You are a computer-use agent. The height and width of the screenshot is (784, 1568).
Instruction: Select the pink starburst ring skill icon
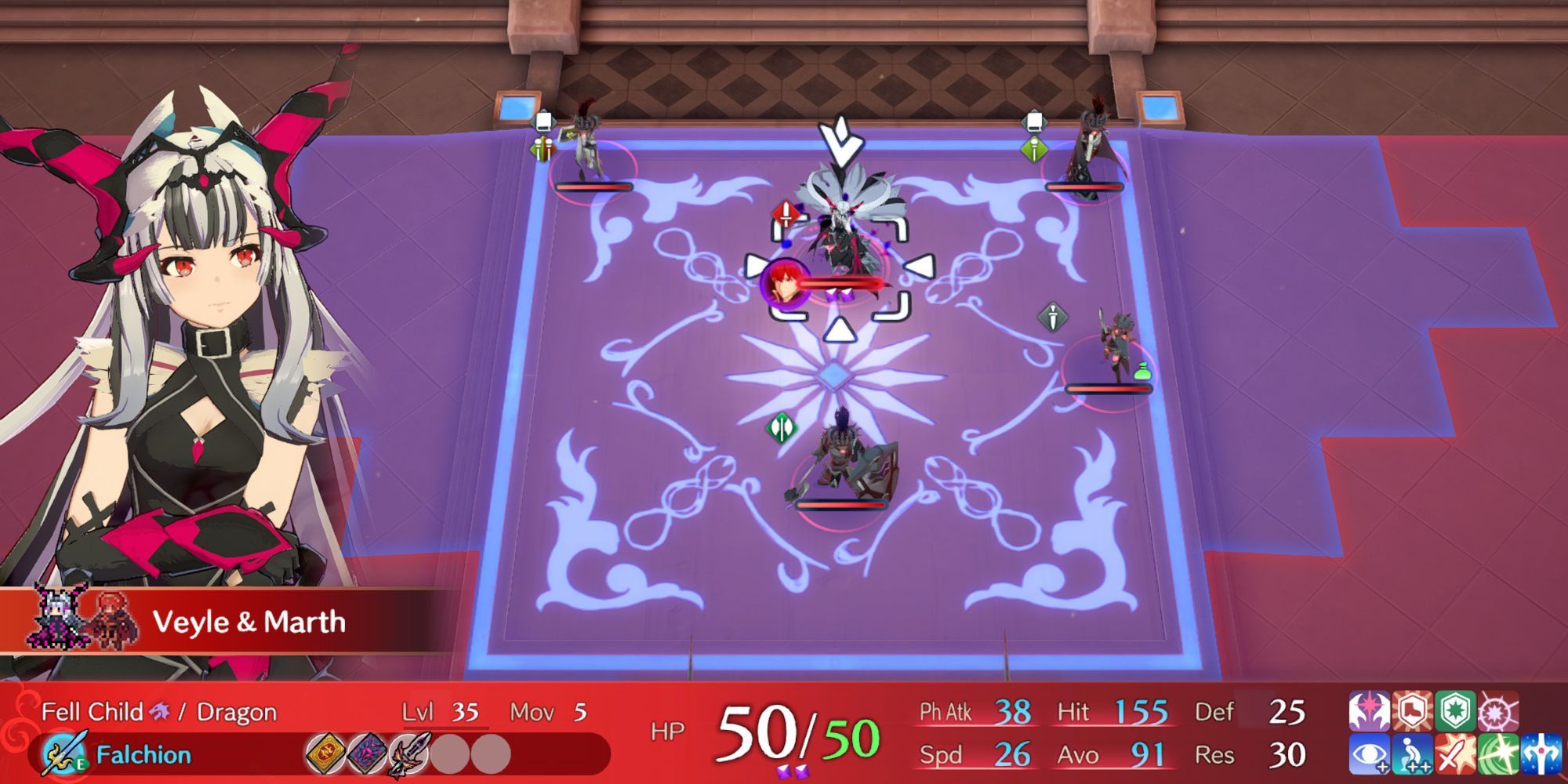(1498, 711)
